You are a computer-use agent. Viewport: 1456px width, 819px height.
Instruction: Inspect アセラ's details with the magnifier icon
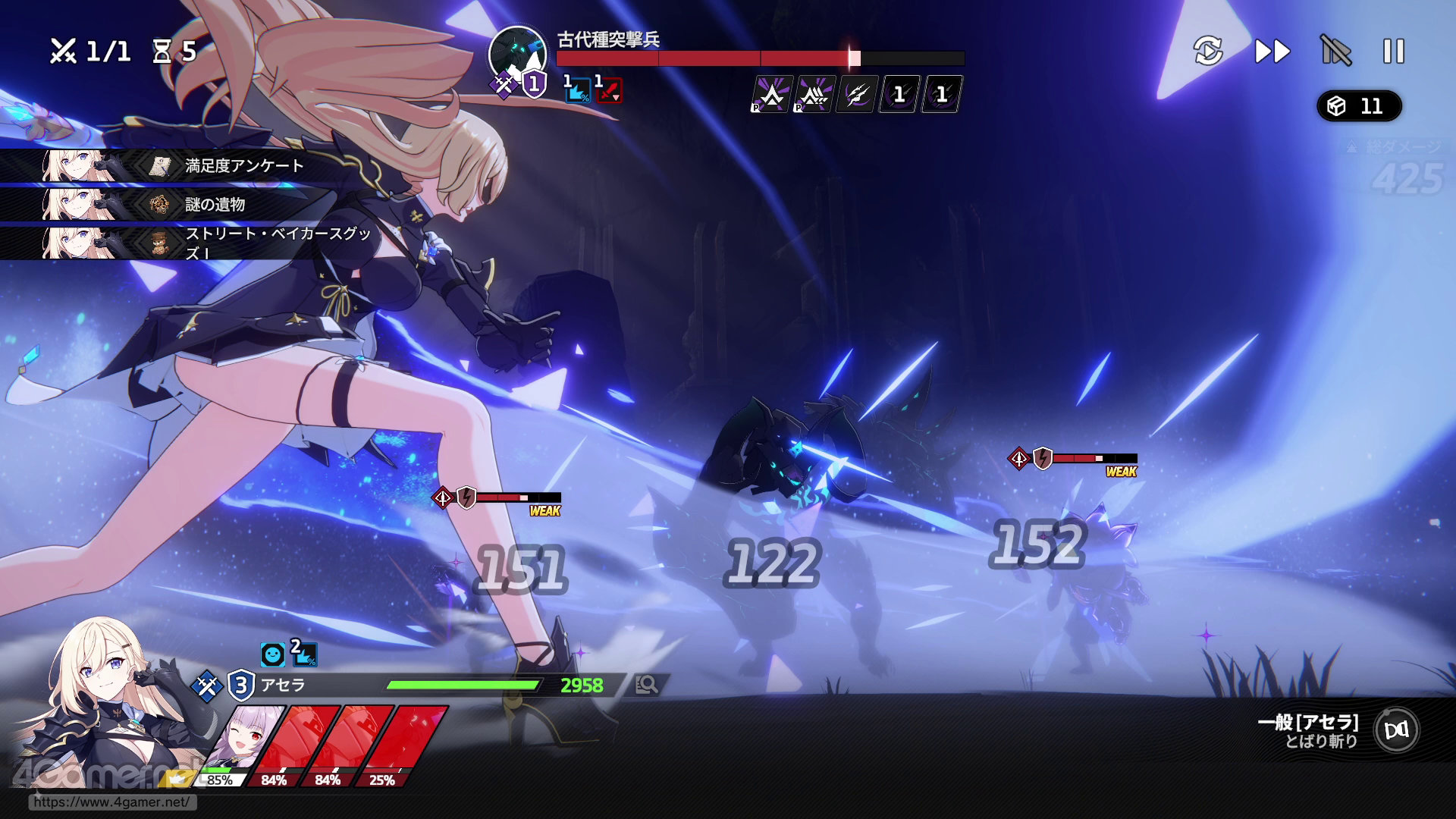coord(647,685)
